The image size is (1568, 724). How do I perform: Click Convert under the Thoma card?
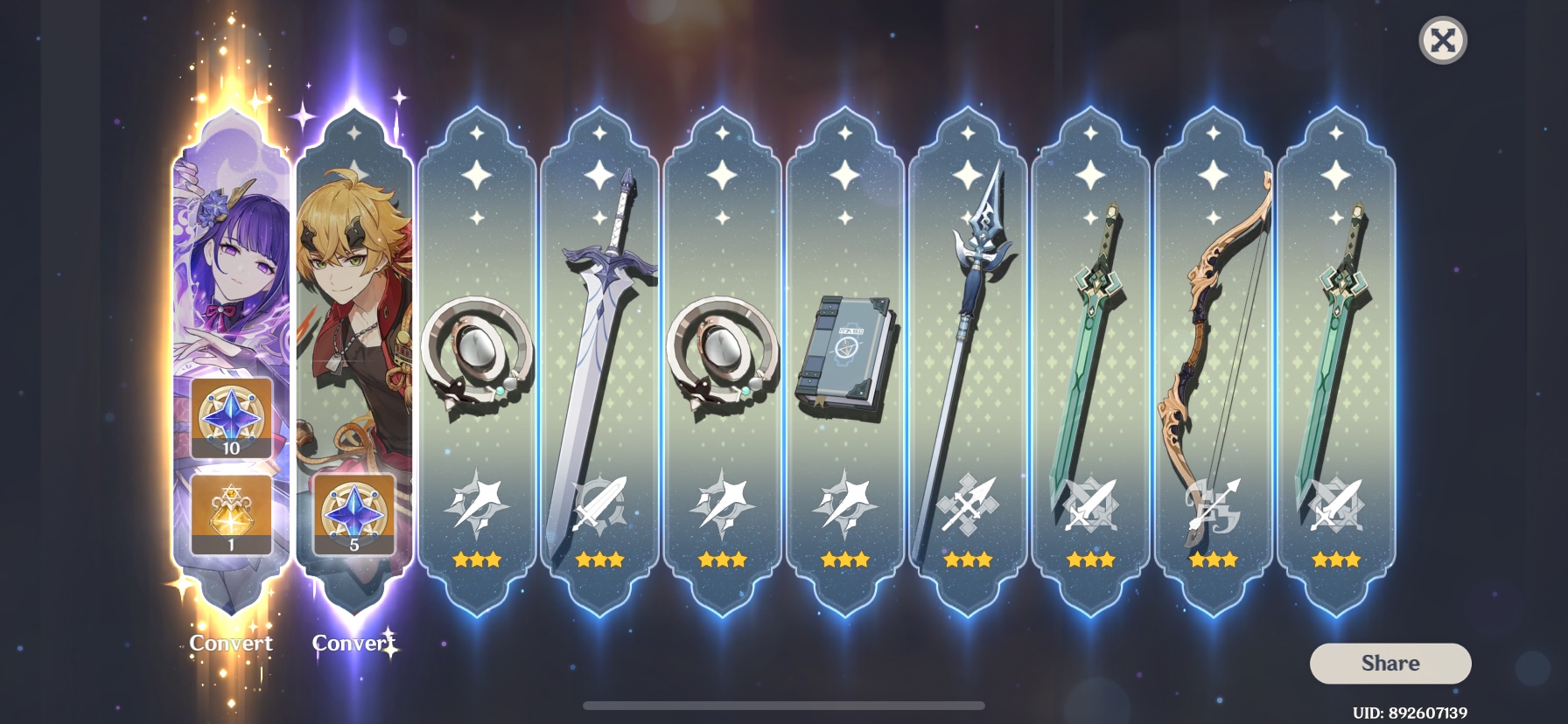tap(353, 641)
